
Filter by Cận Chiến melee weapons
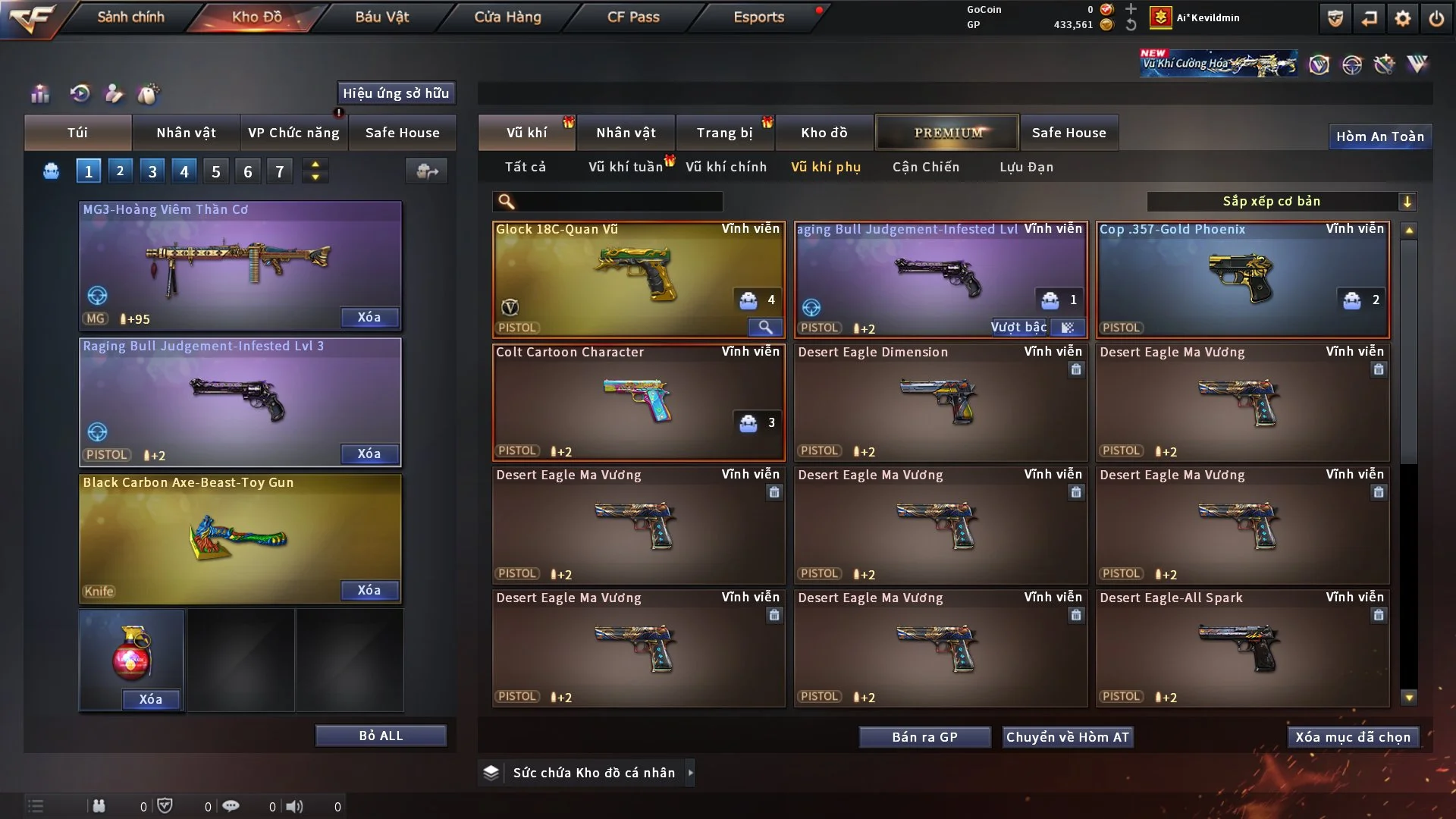coord(925,167)
